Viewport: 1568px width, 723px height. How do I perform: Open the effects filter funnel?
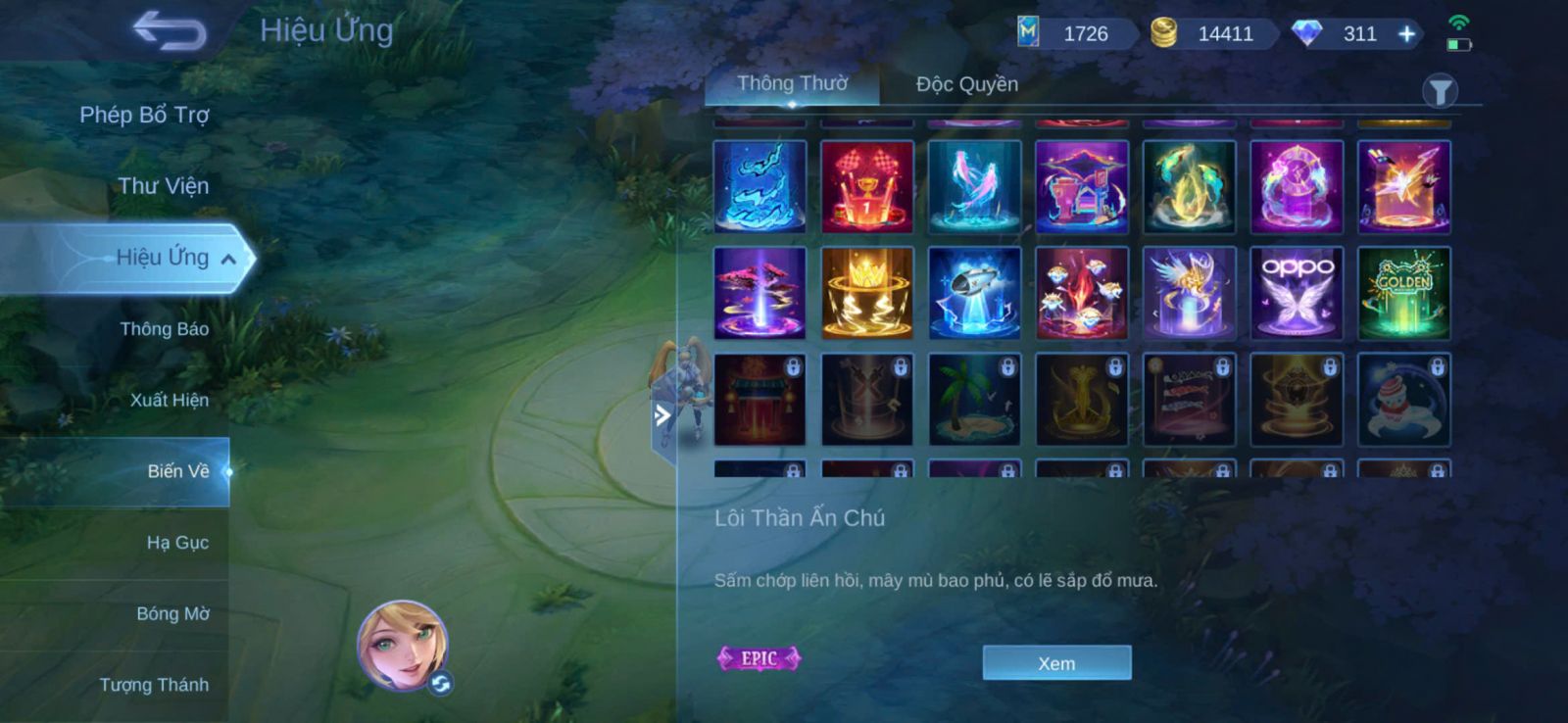click(x=1440, y=92)
